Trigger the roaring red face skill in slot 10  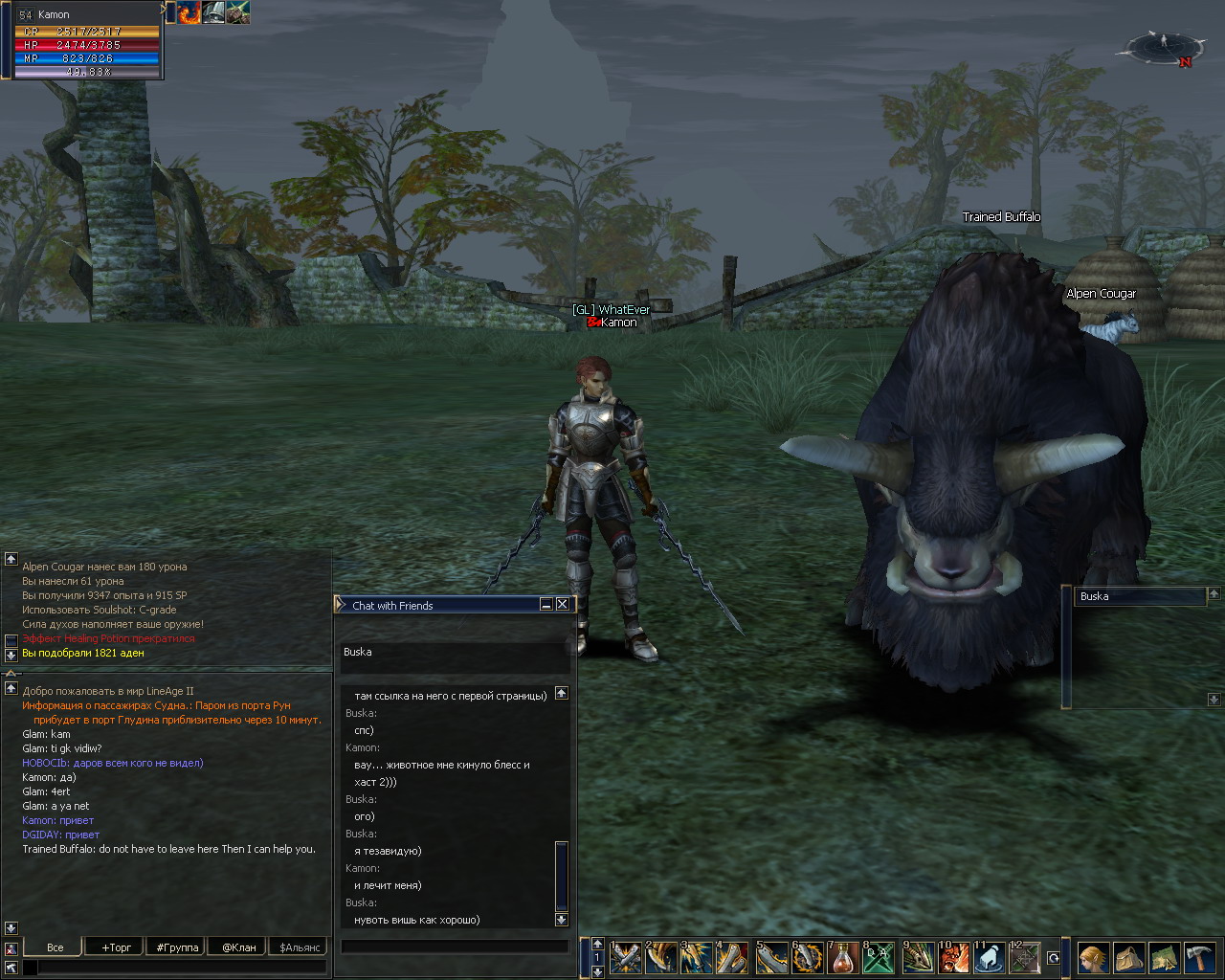pos(953,957)
